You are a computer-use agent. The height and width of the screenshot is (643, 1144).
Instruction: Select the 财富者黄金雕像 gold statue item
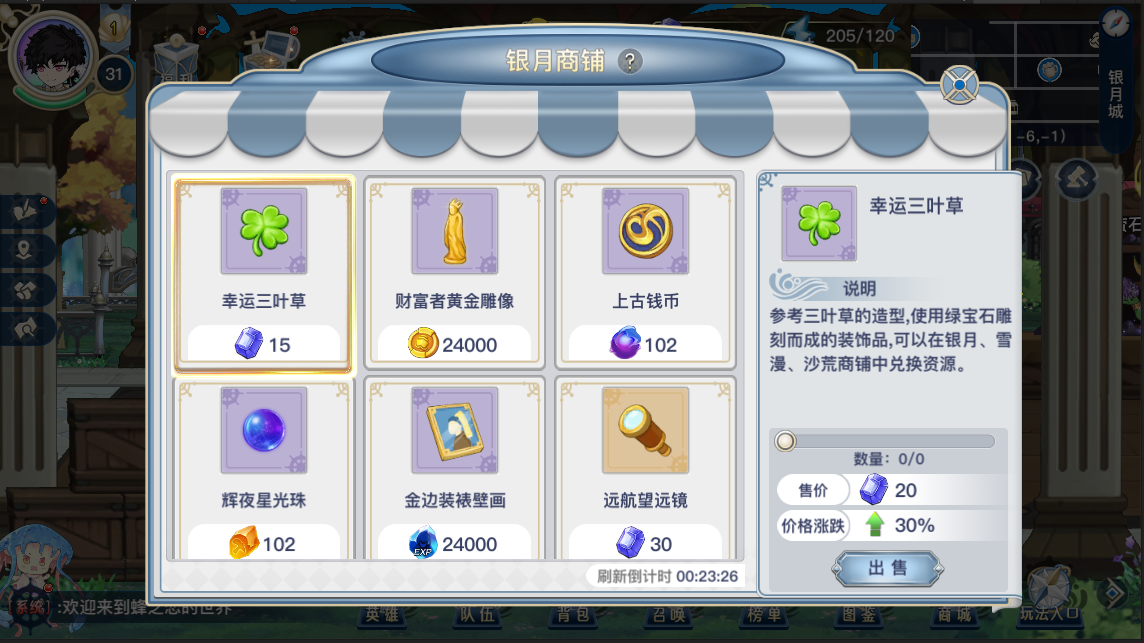[x=454, y=273]
